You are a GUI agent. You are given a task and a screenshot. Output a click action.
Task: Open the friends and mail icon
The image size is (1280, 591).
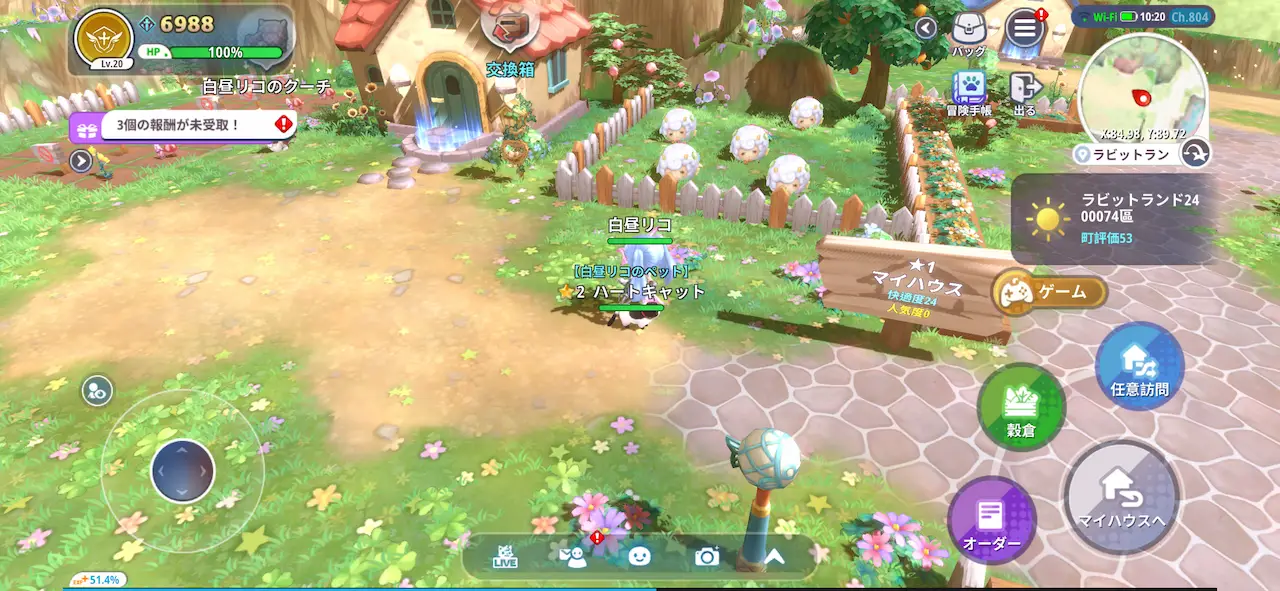click(x=574, y=557)
